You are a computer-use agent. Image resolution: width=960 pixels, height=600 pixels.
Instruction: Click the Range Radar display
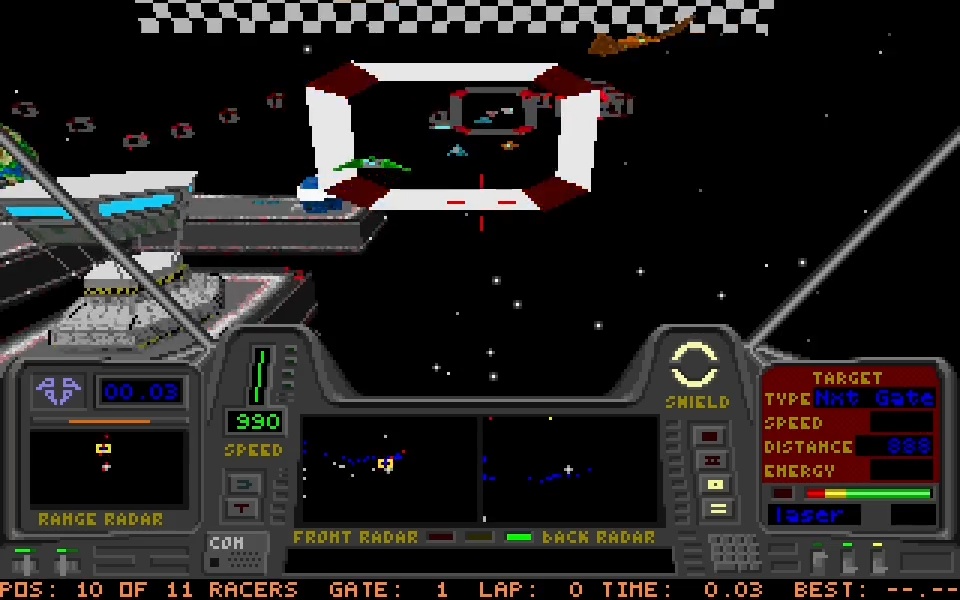[x=107, y=468]
